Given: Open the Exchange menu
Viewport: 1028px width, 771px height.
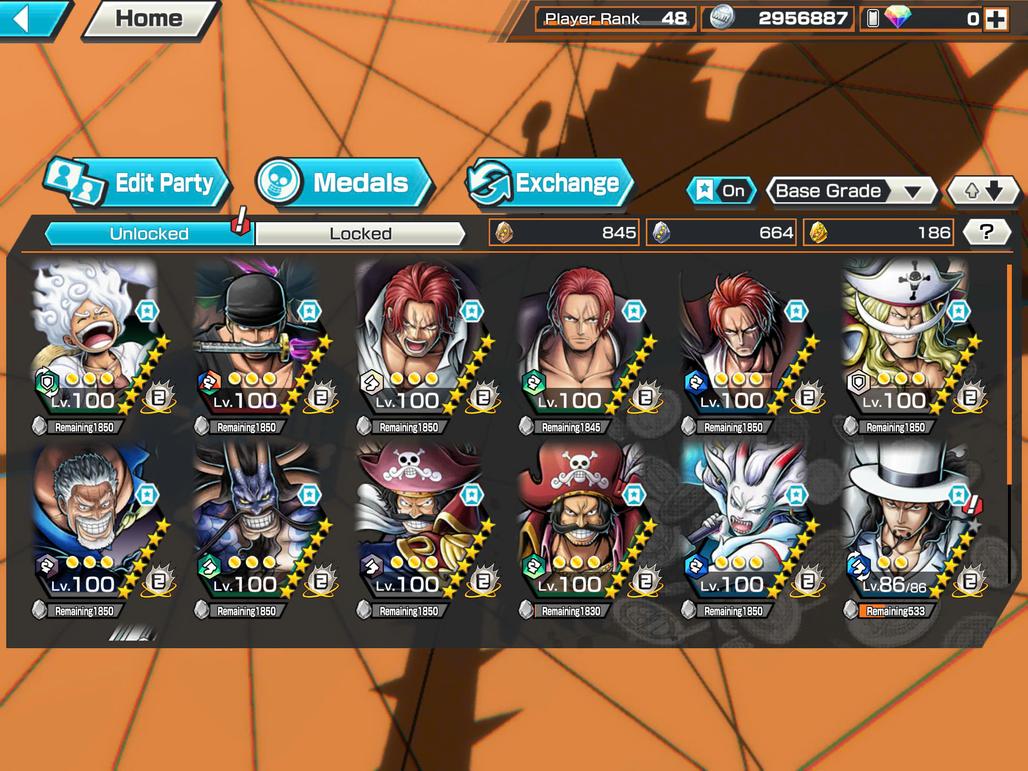Looking at the screenshot, I should point(550,183).
